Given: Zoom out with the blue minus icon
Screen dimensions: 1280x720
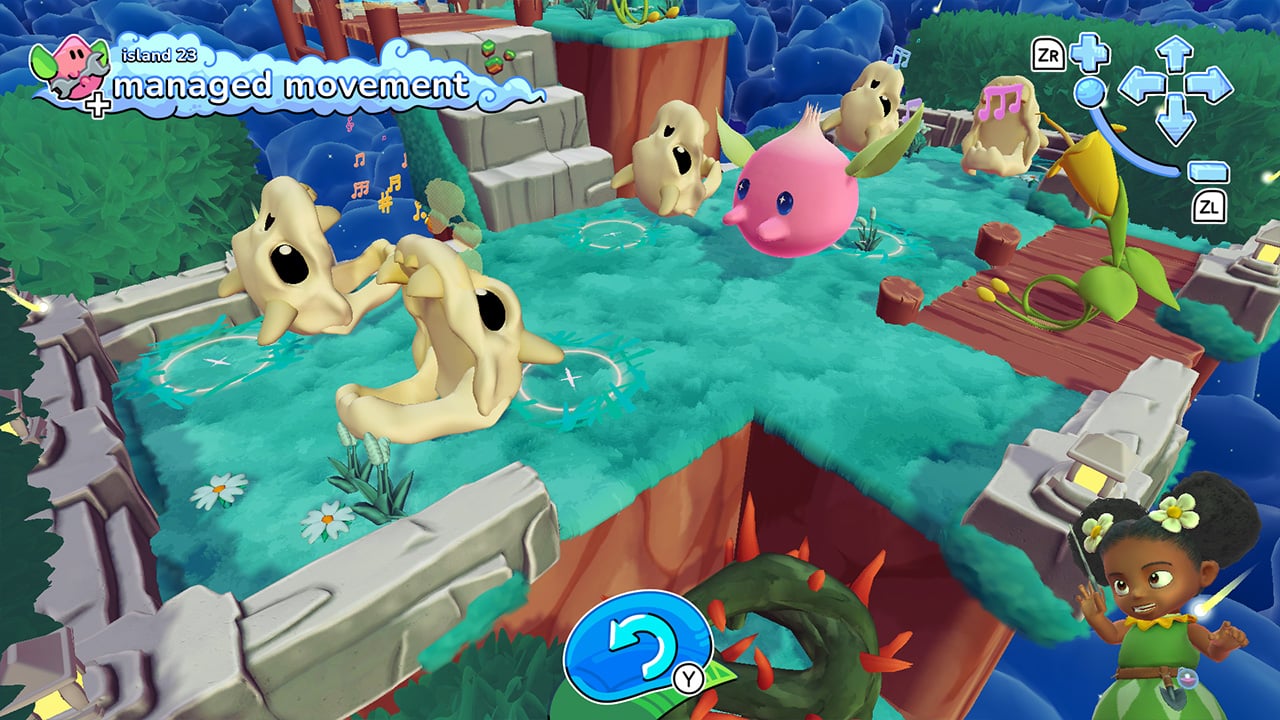Looking at the screenshot, I should [x=1208, y=171].
